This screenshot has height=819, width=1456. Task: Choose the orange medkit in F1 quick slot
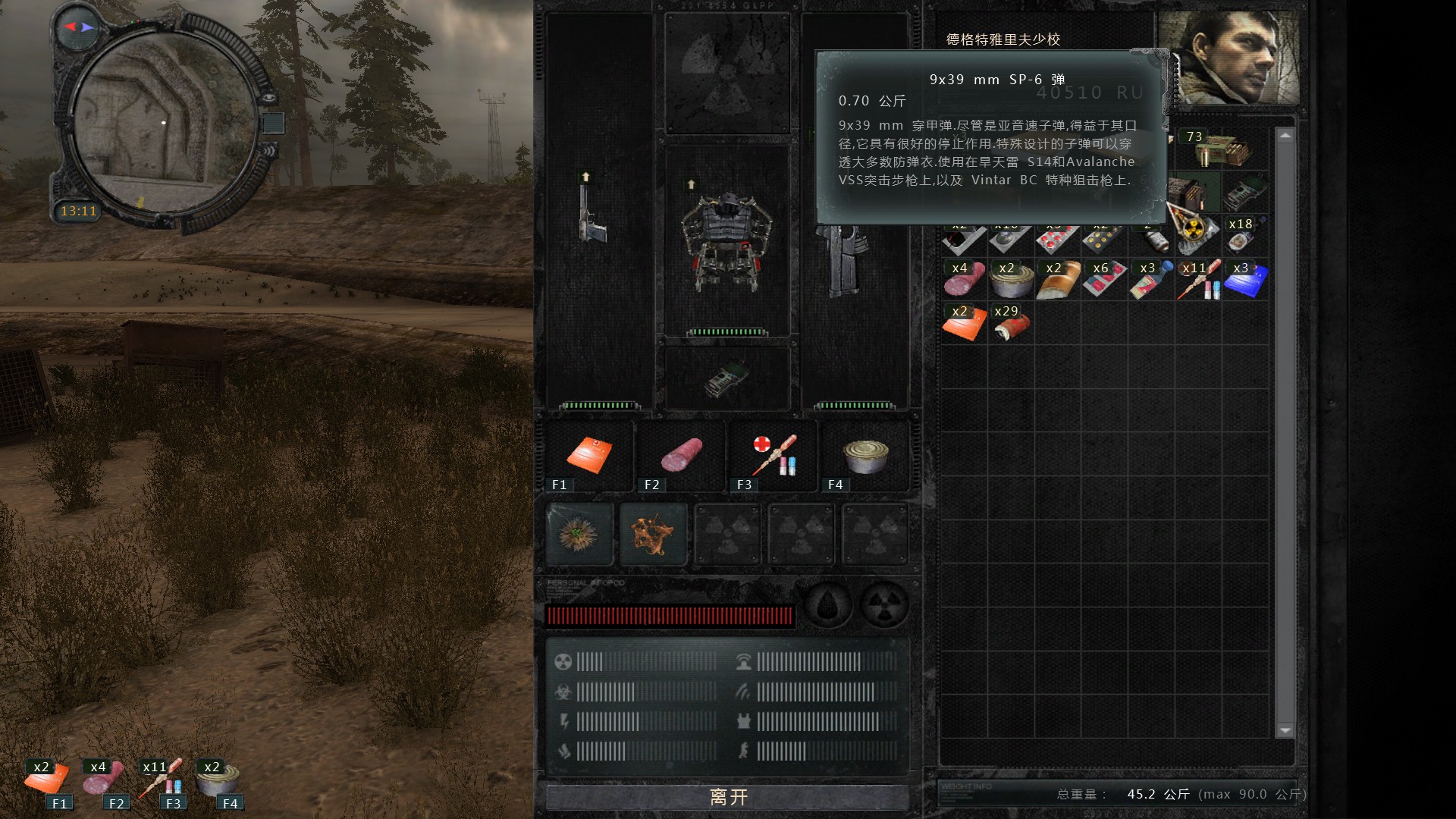pyautogui.click(x=588, y=455)
